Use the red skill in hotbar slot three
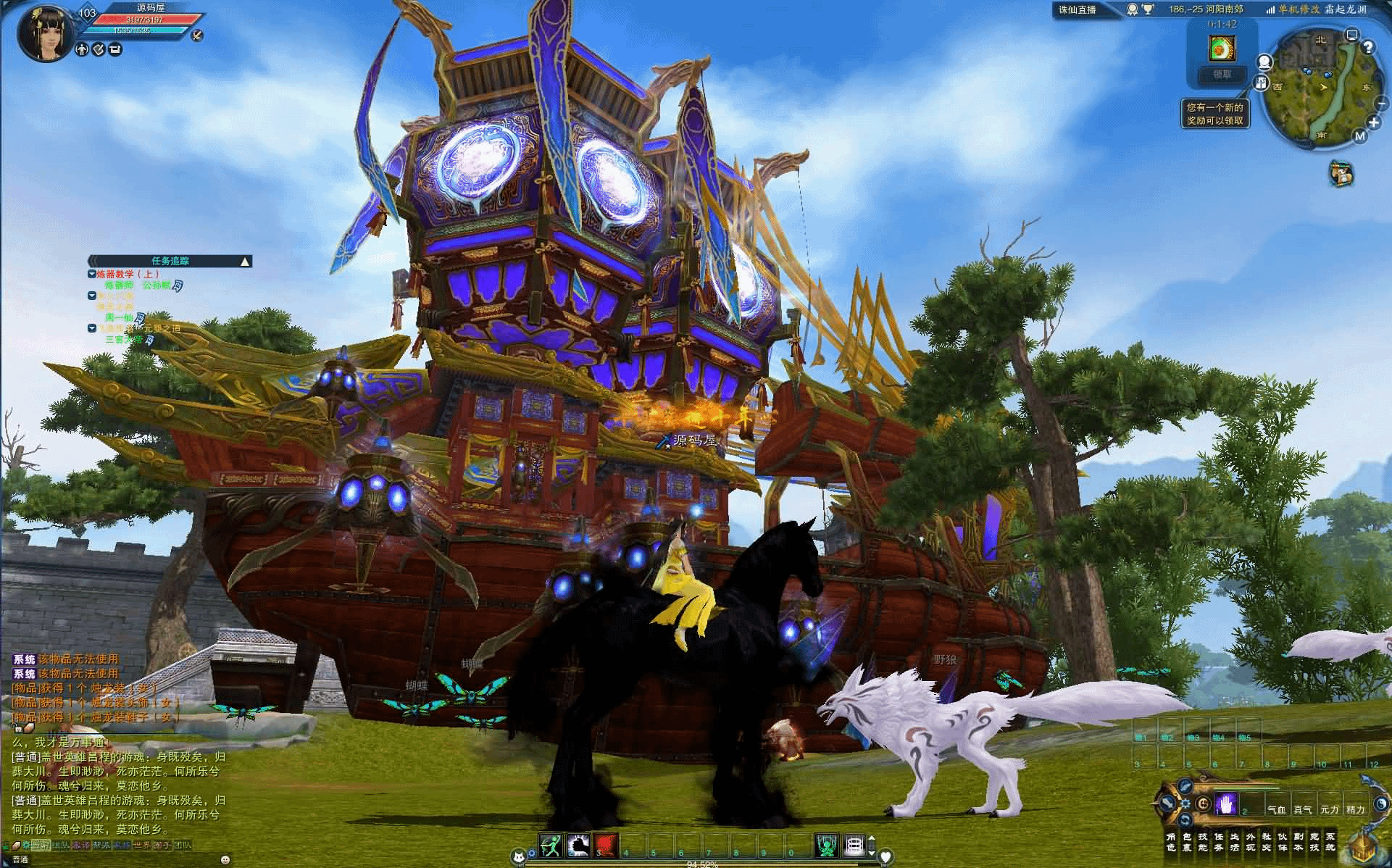Viewport: 1392px width, 868px height. coord(607,845)
